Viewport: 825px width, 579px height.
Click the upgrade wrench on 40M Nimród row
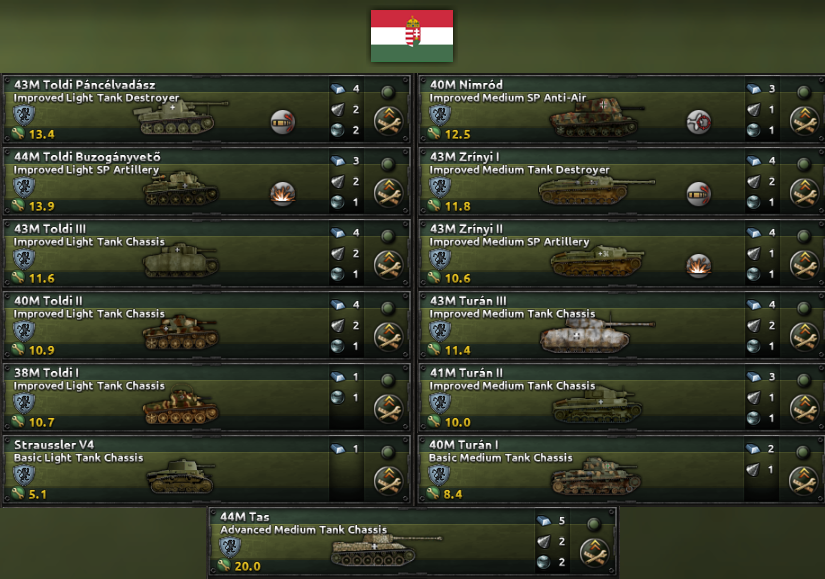[x=802, y=121]
